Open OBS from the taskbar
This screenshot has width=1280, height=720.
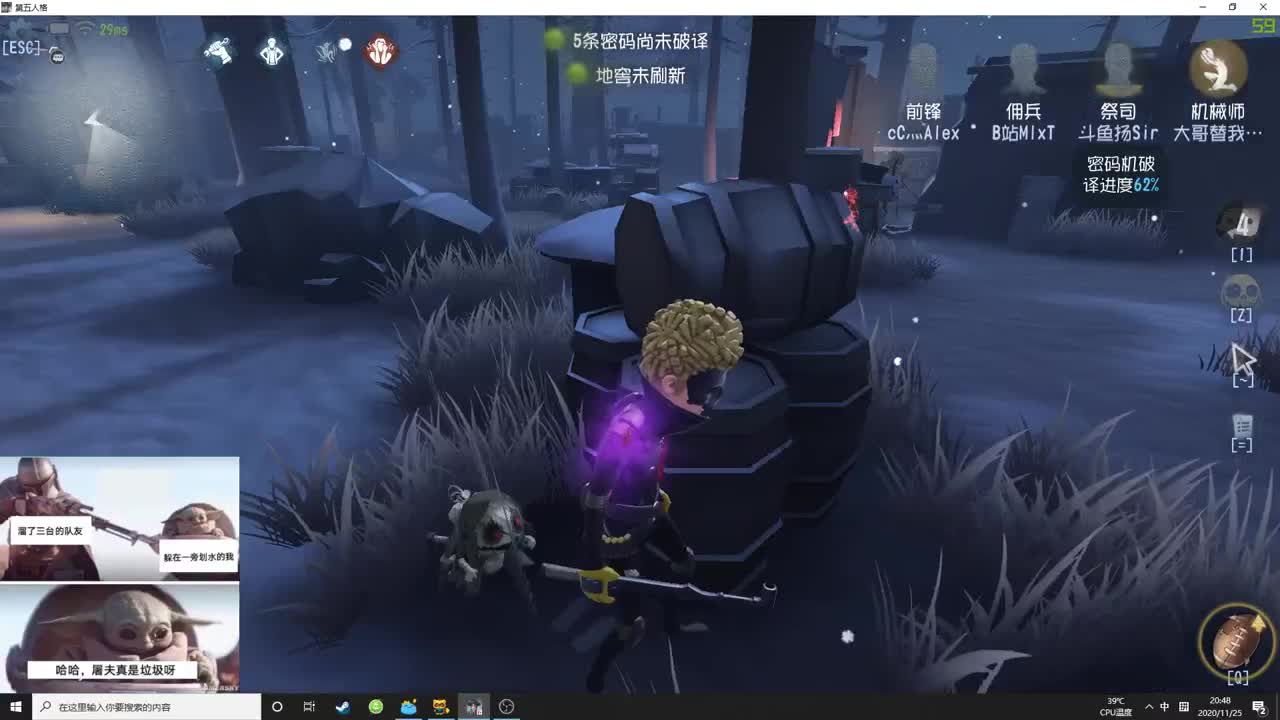point(507,706)
